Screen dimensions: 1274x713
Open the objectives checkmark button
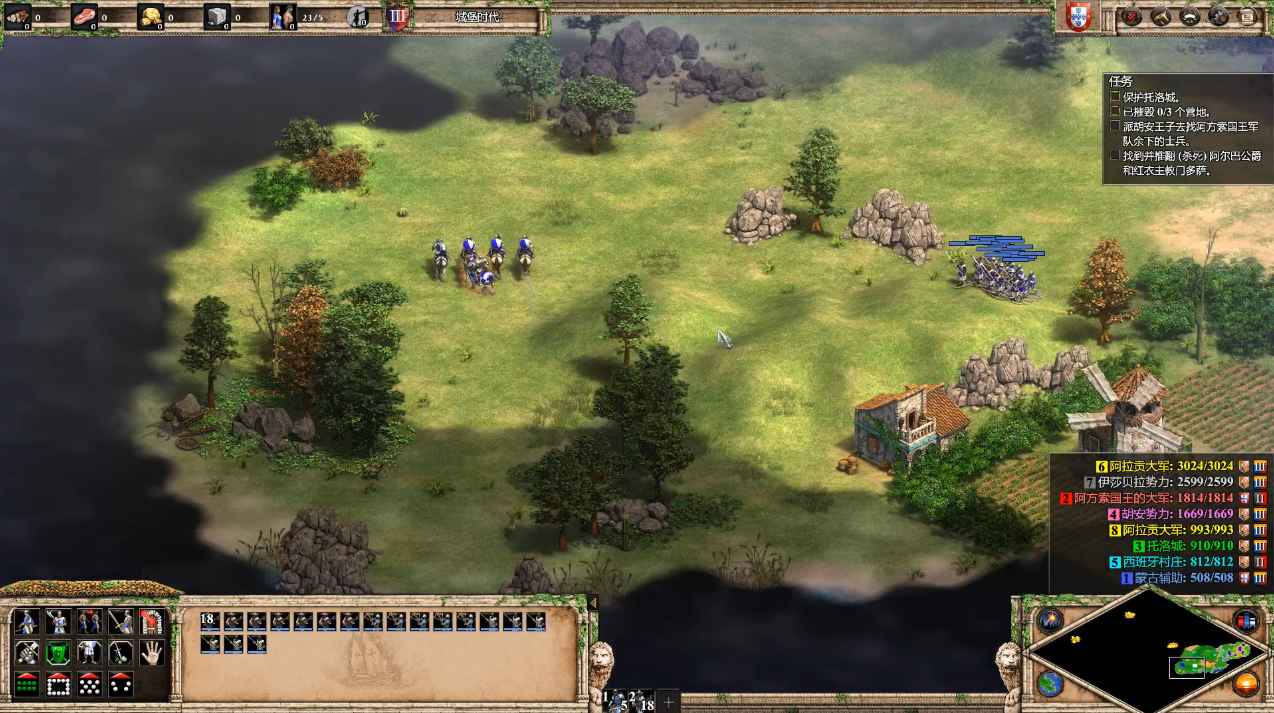click(x=1132, y=16)
